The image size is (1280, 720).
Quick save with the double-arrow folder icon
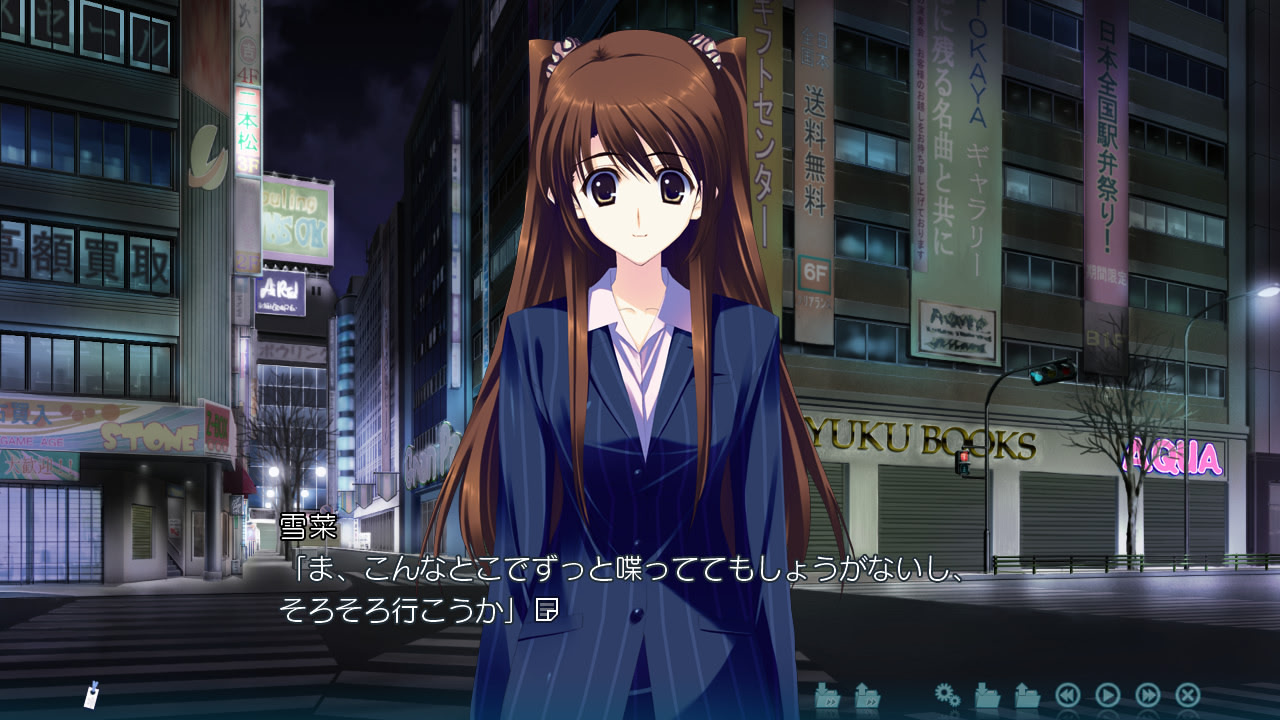(828, 694)
